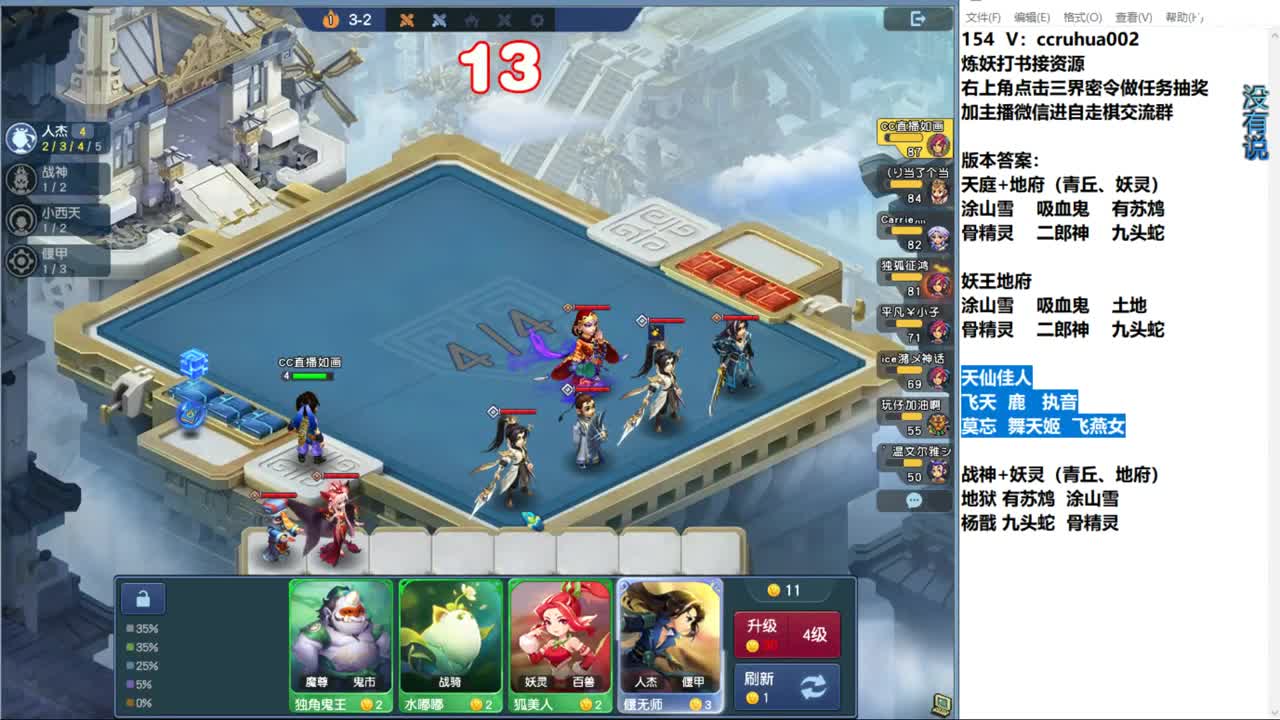Click the 刷新 refresh button

coord(786,686)
